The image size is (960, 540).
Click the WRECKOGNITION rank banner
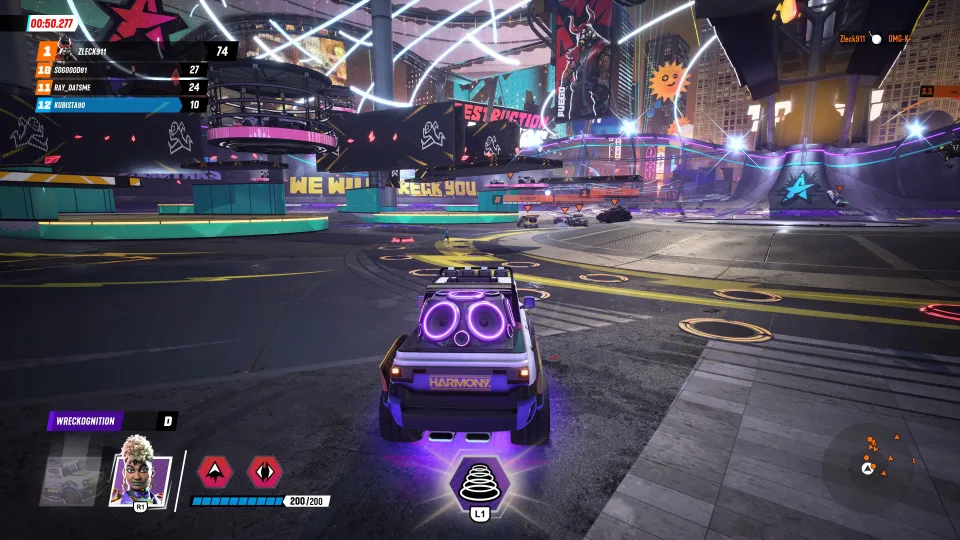(112, 421)
